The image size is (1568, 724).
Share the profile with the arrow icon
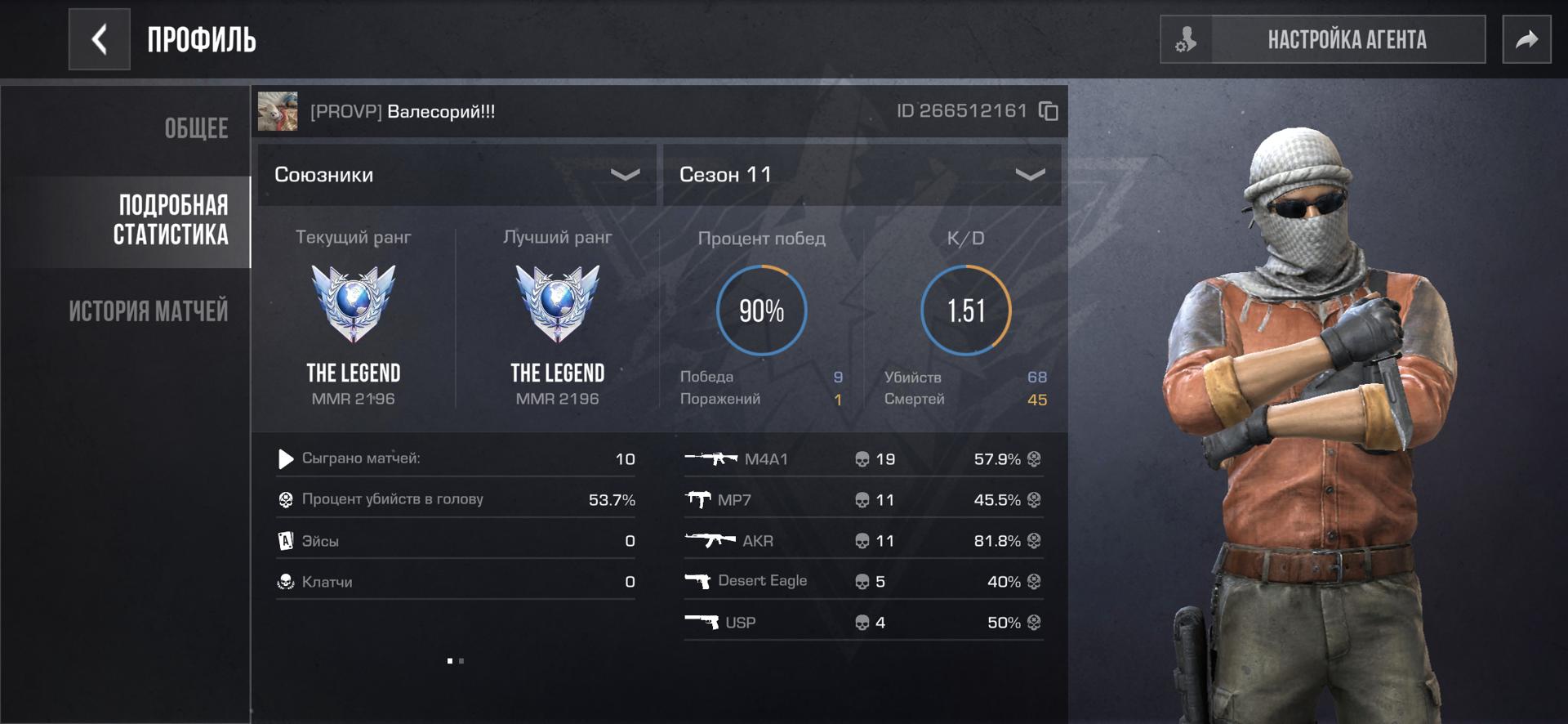(x=1526, y=39)
